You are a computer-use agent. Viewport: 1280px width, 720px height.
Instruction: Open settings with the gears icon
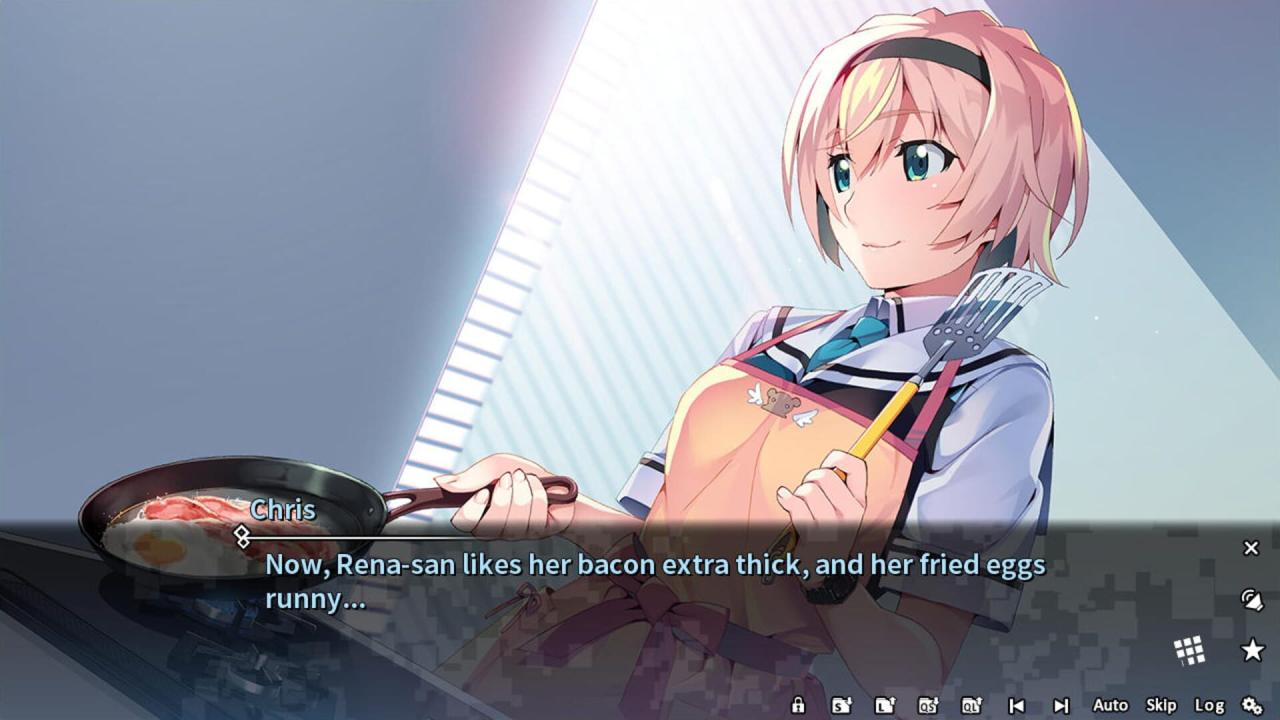click(x=1252, y=705)
